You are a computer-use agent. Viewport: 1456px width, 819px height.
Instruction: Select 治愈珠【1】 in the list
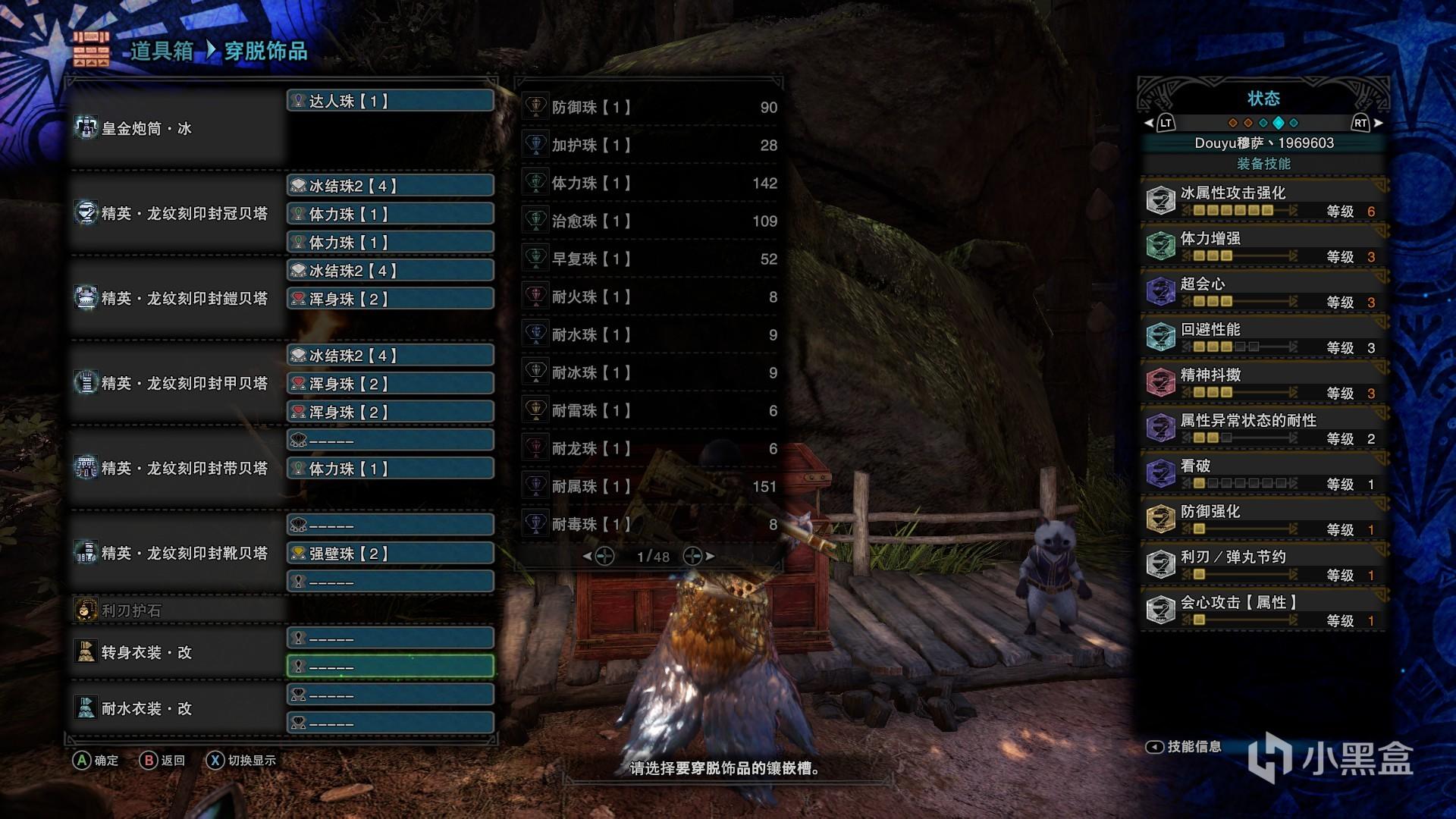click(652, 221)
